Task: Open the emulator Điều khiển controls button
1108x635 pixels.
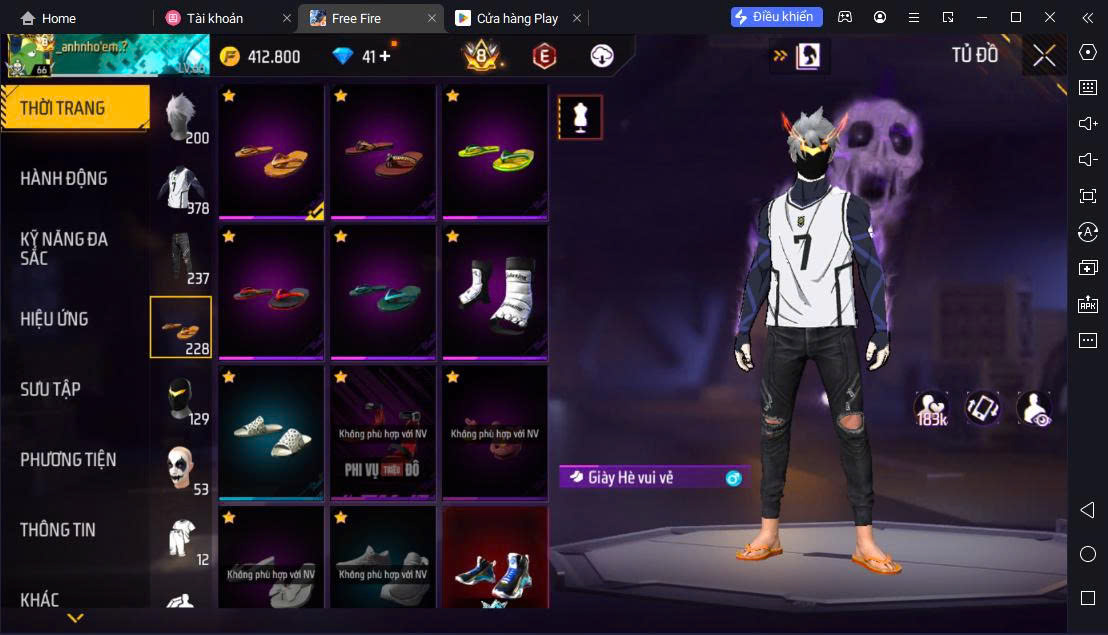Action: [x=777, y=17]
